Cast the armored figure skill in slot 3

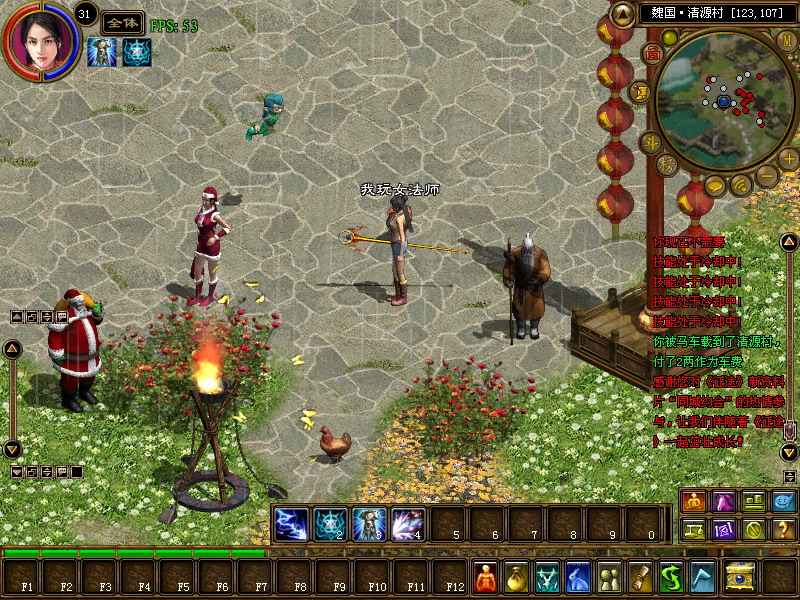369,524
